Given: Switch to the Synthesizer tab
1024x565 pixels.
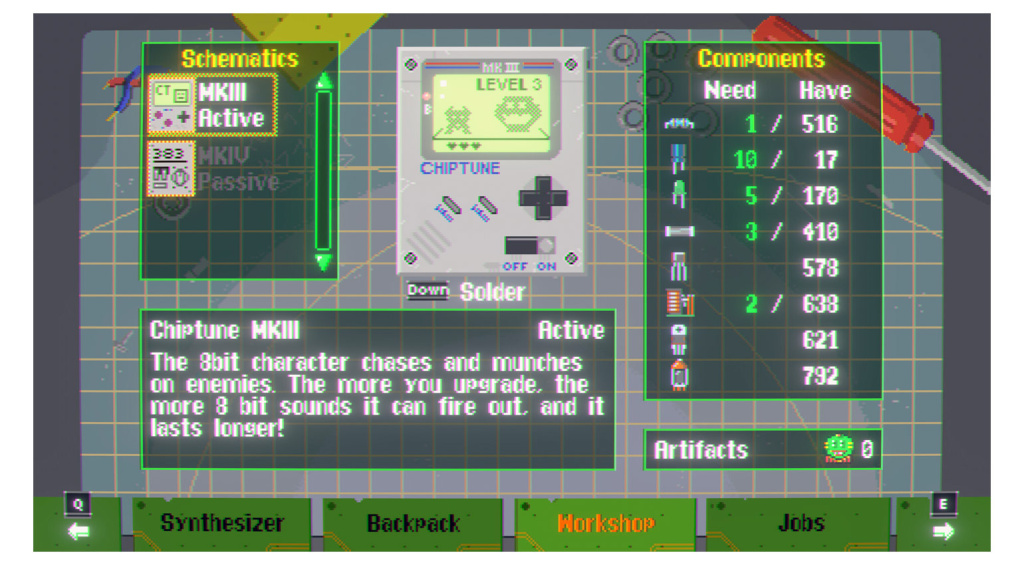Looking at the screenshot, I should click(x=222, y=523).
